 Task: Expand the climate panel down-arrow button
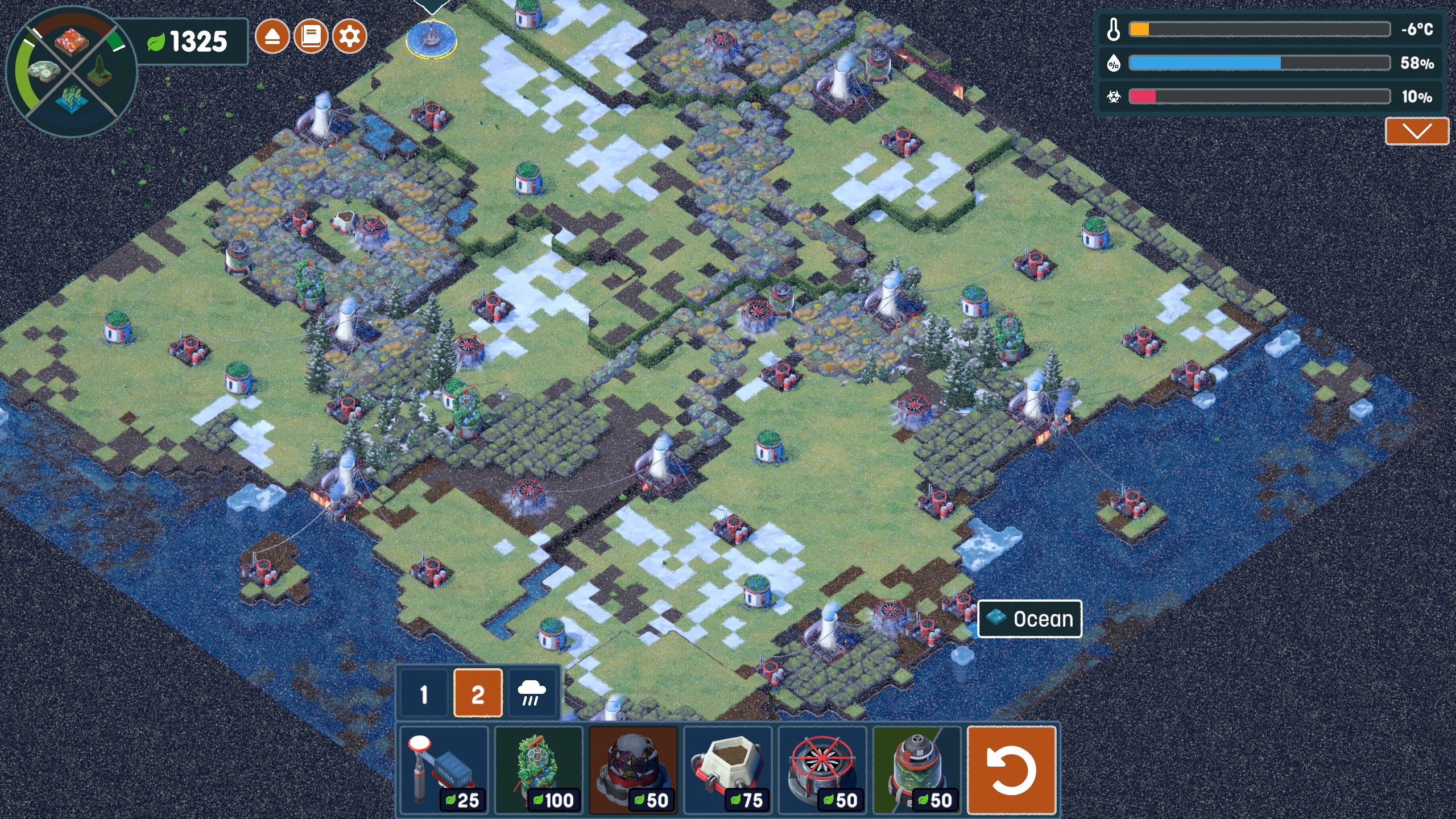1416,131
